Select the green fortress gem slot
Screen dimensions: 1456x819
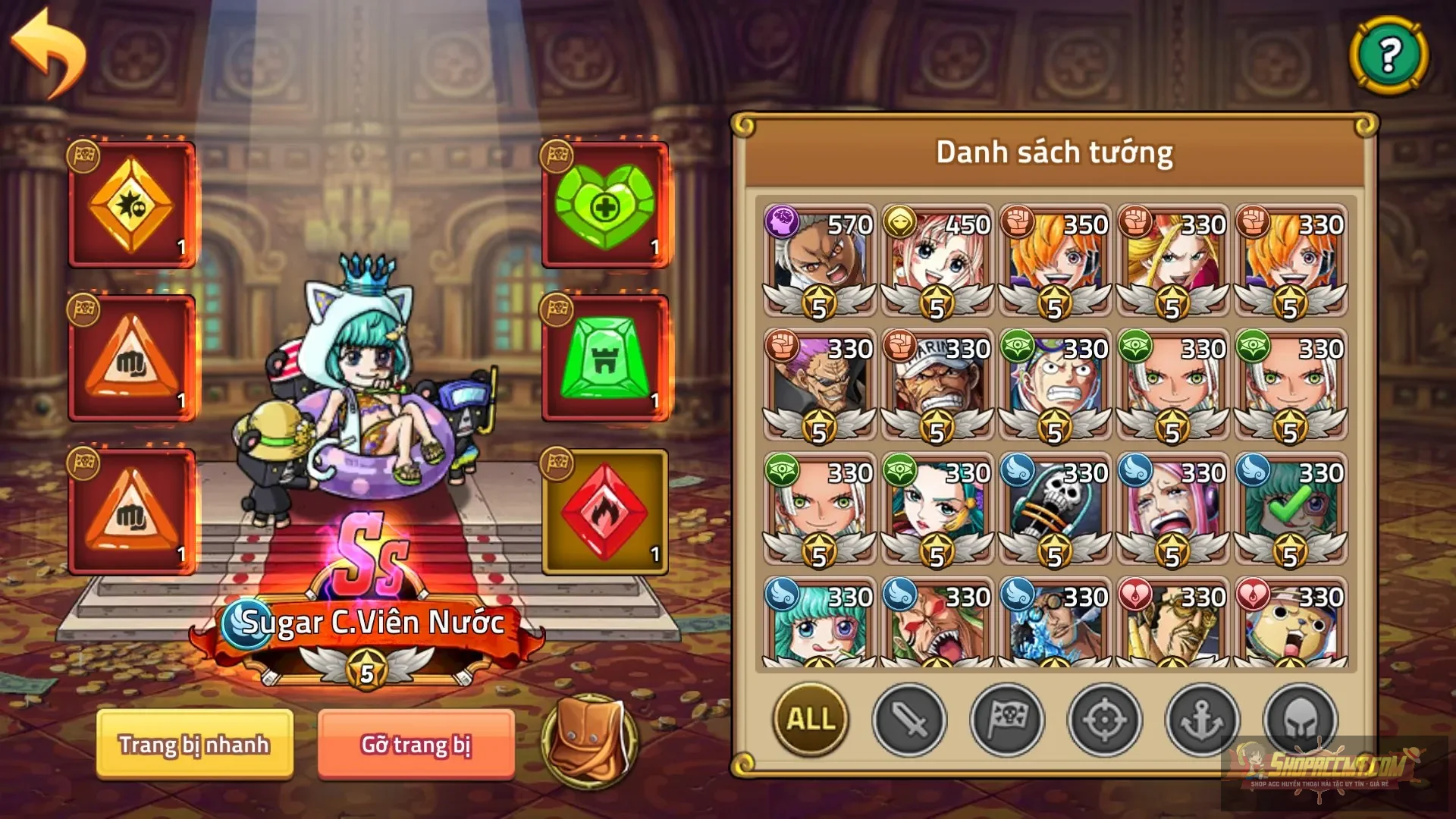click(603, 356)
